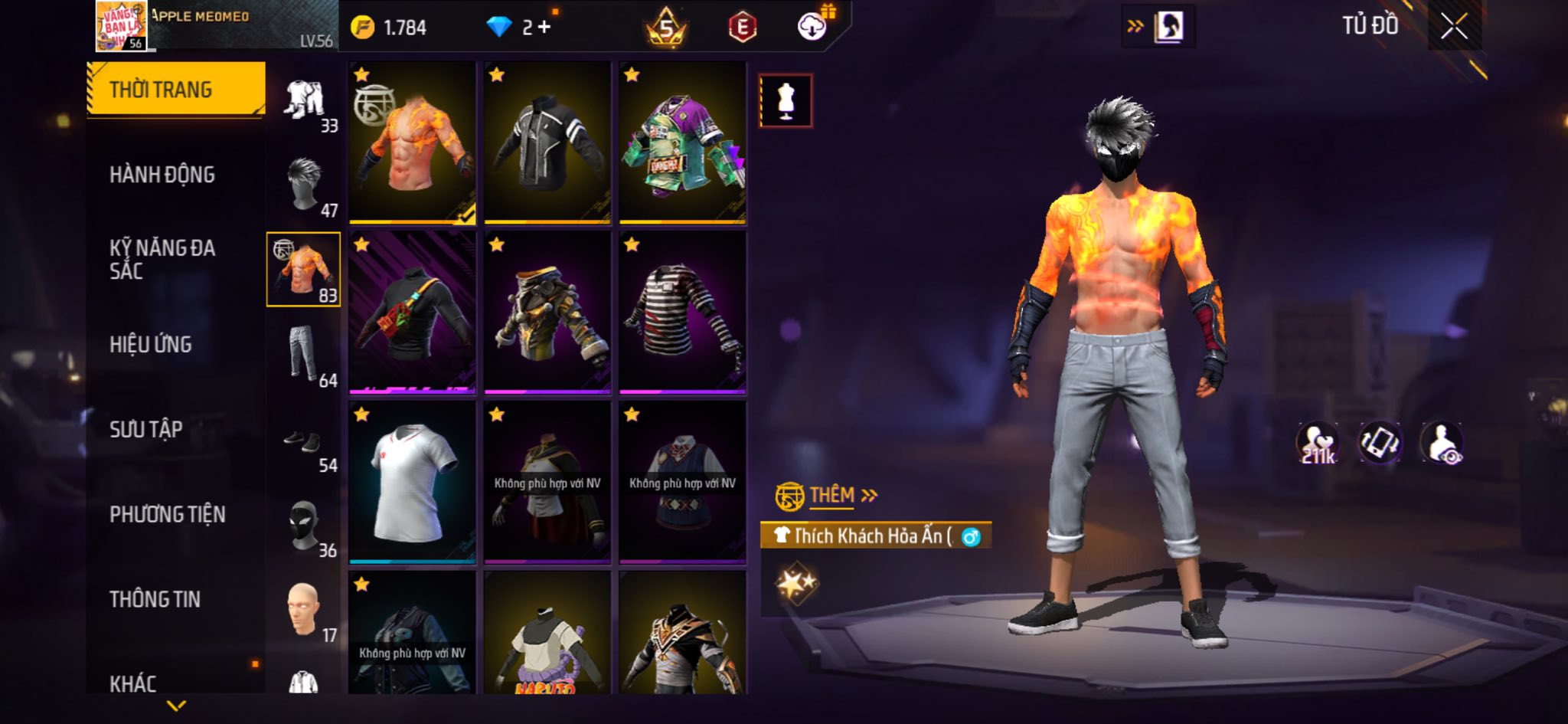The width and height of the screenshot is (1568, 724).
Task: Show the black mask category tab
Action: pyautogui.click(x=304, y=526)
